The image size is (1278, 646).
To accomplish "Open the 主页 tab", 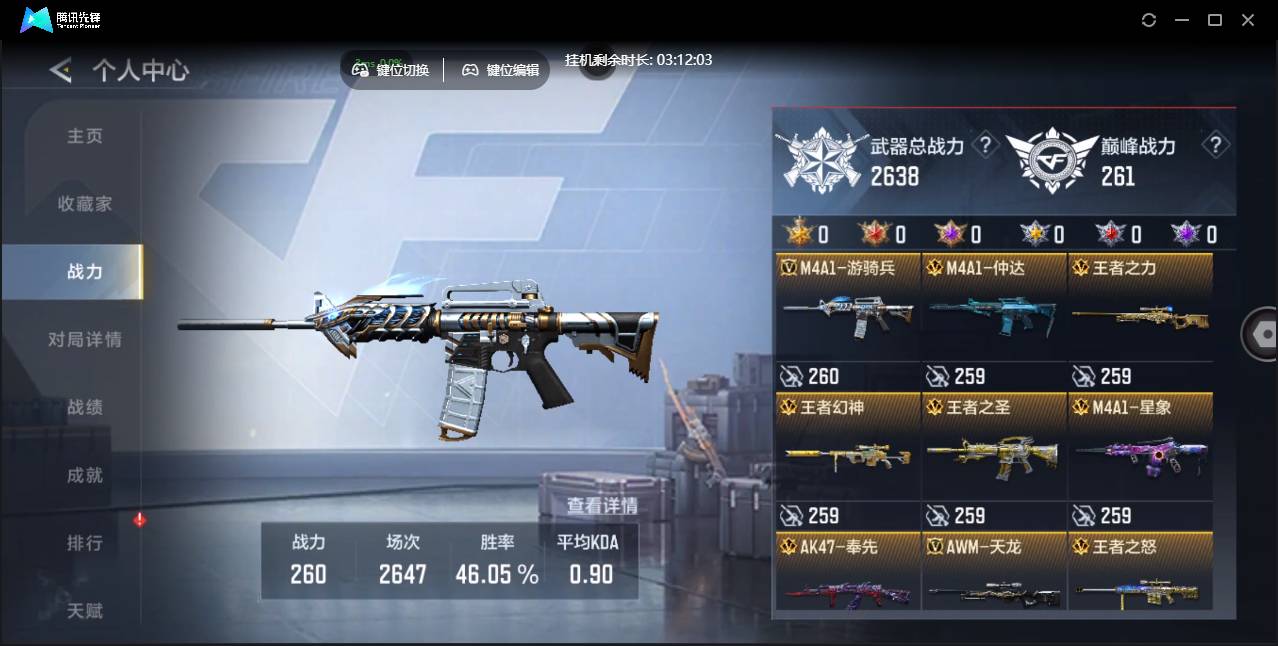I will 85,136.
